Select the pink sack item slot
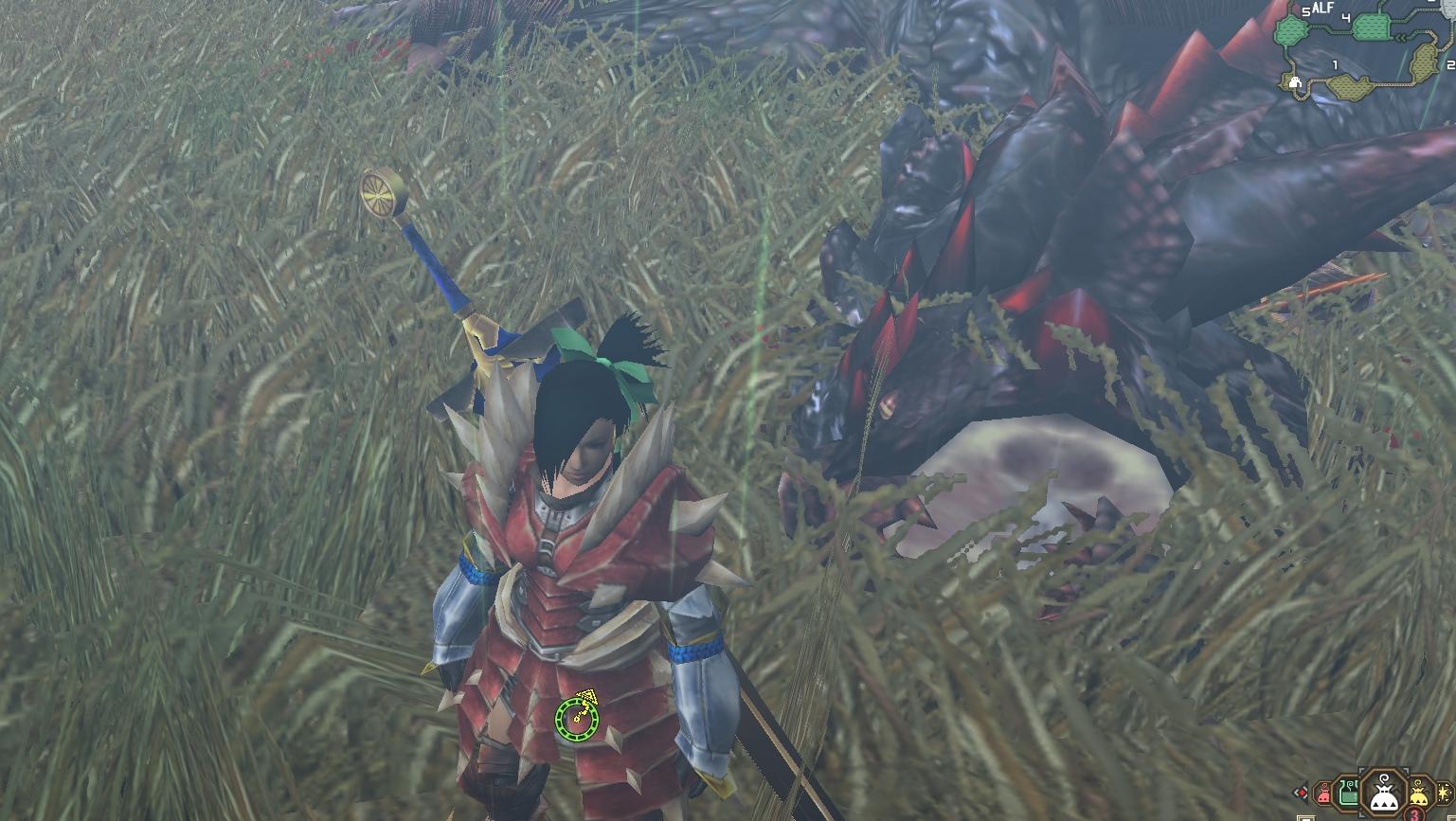Image resolution: width=1456 pixels, height=821 pixels. [1323, 794]
